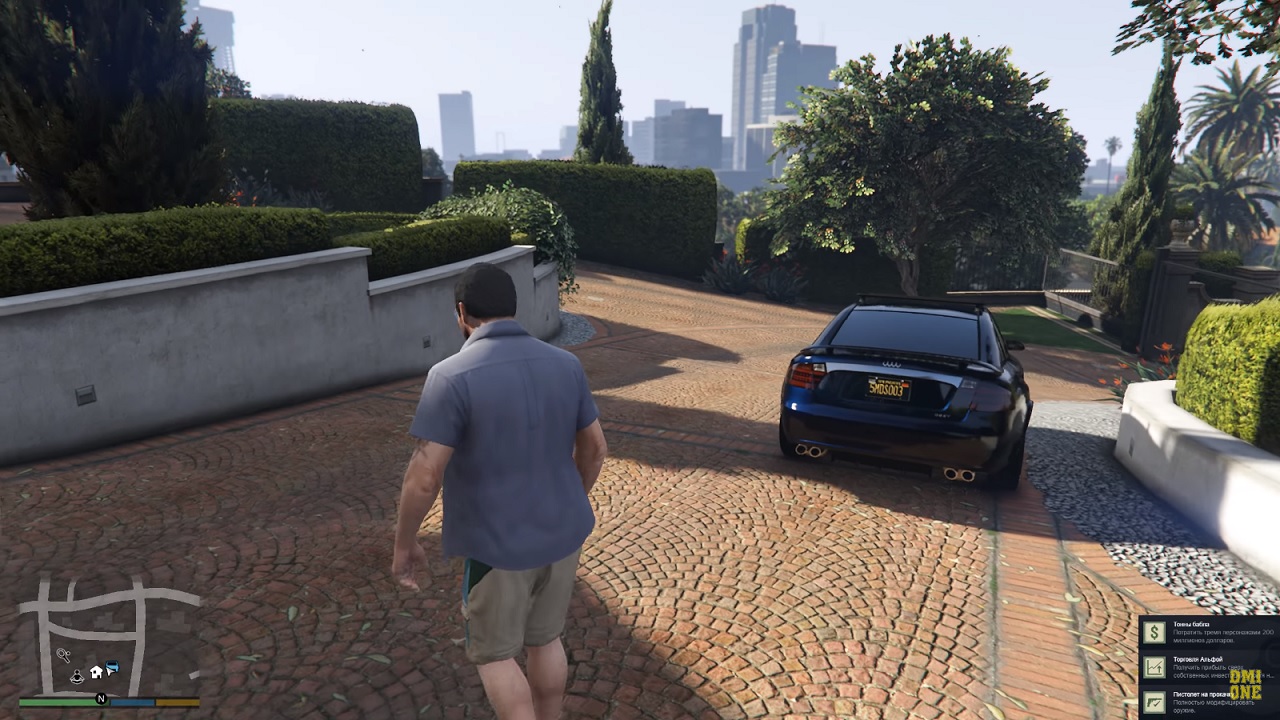Click the yellow special ability bar segment

point(176,702)
